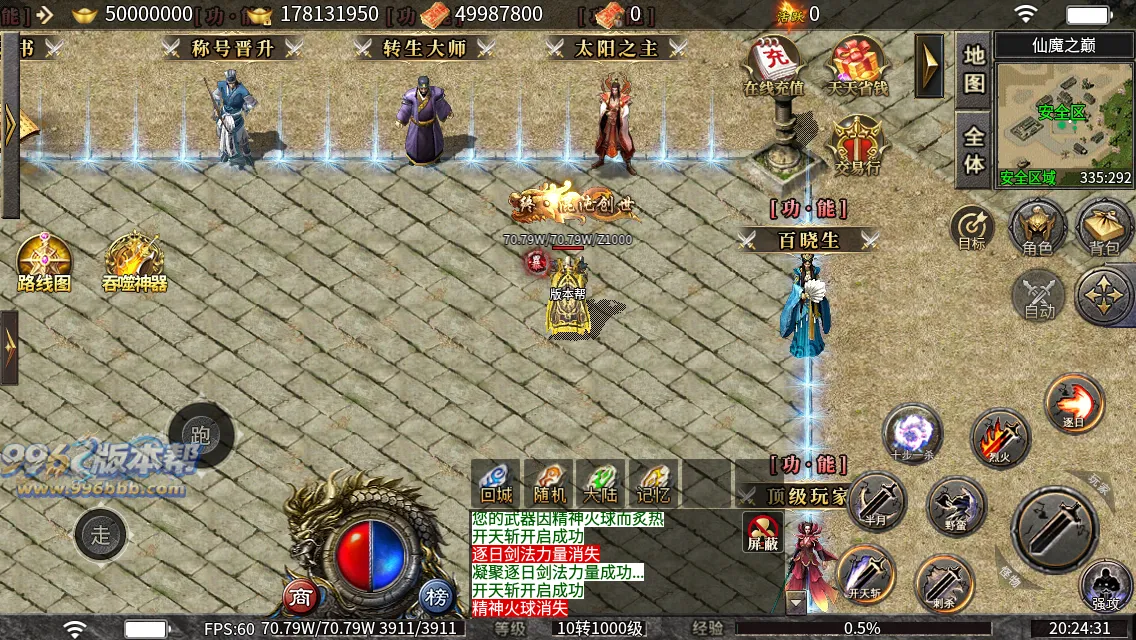Viewport: 1136px width, 640px height.
Task: Tap the 目标 target button
Action: 972,228
